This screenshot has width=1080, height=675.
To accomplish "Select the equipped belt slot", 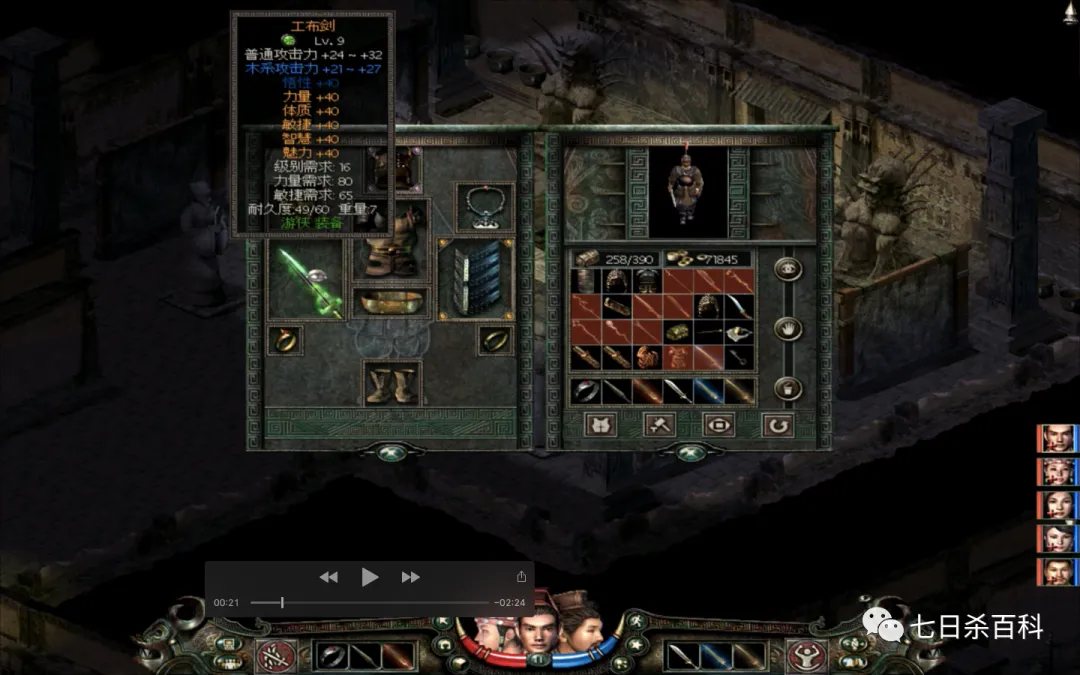I will [x=390, y=302].
